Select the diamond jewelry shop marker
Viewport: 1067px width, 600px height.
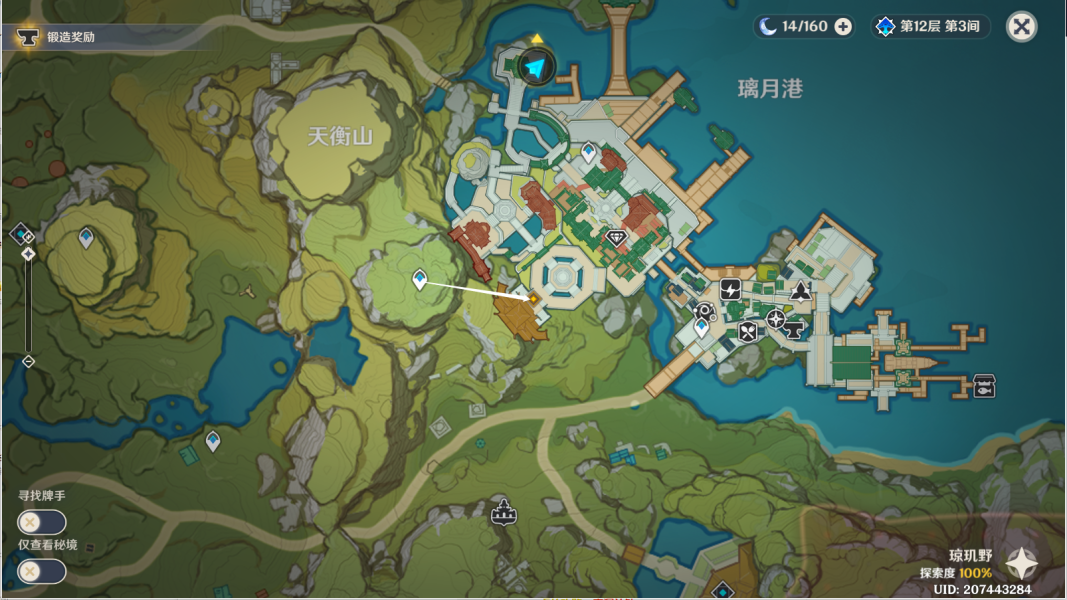tap(616, 238)
